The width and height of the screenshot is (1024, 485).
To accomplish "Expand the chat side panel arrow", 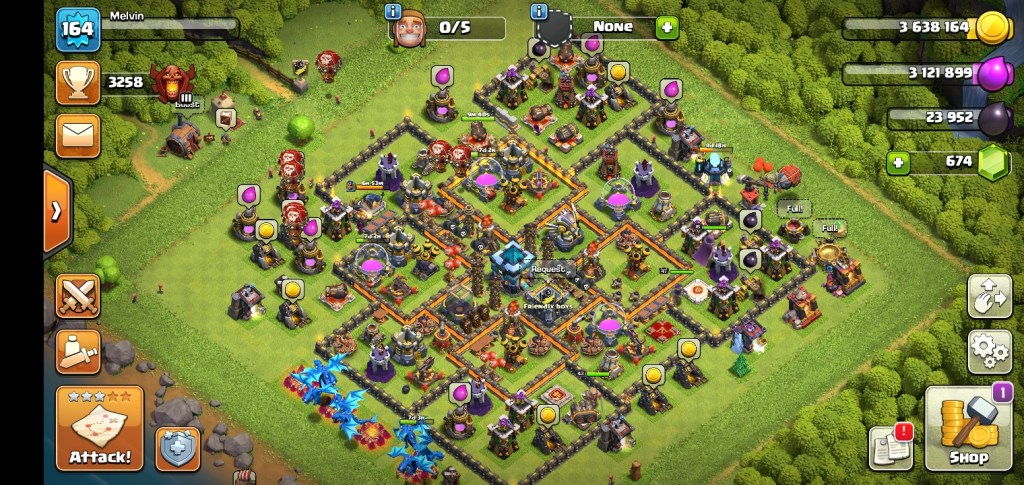I will coord(57,211).
